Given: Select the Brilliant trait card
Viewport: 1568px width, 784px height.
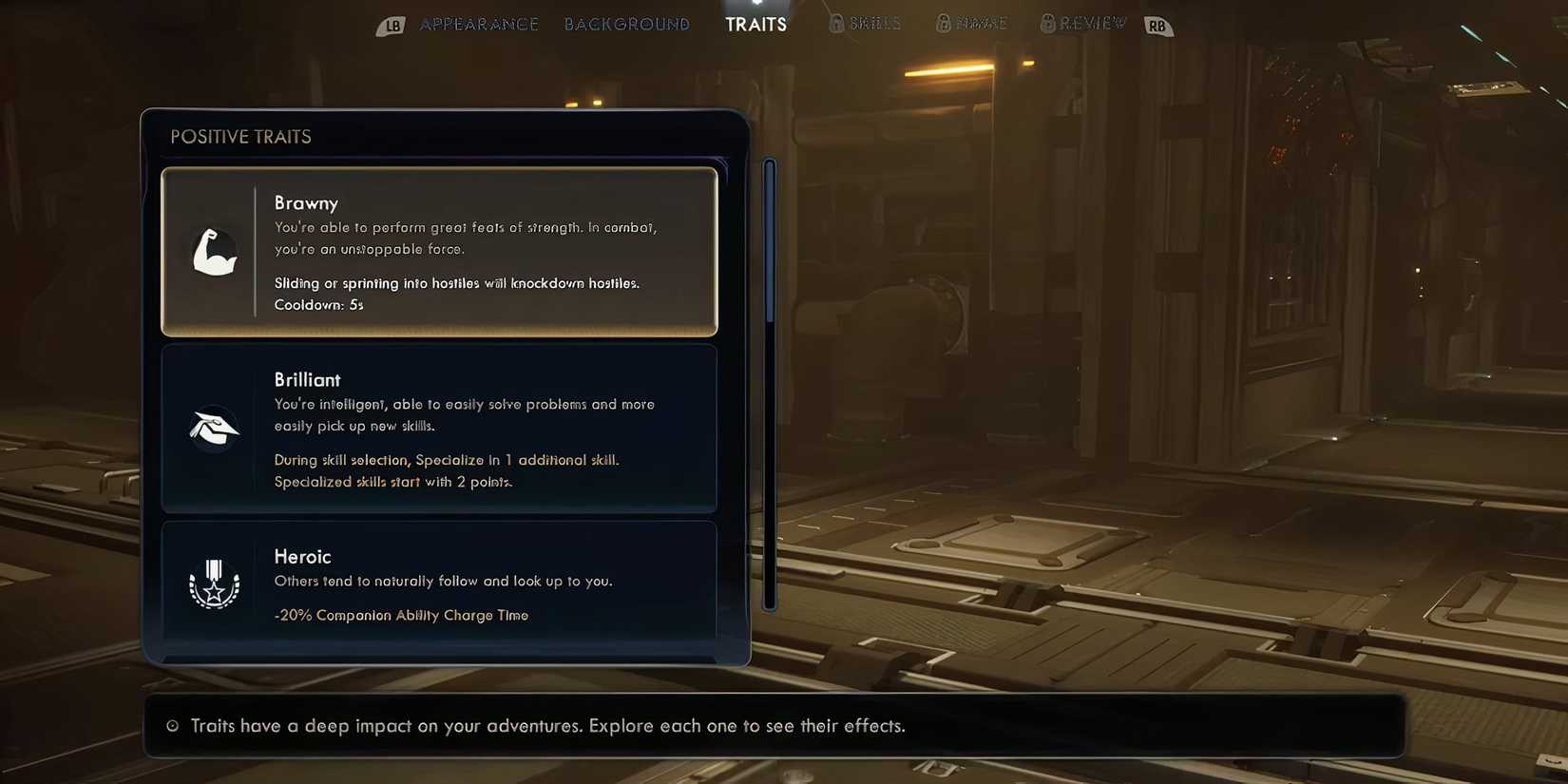Looking at the screenshot, I should pyautogui.click(x=439, y=429).
